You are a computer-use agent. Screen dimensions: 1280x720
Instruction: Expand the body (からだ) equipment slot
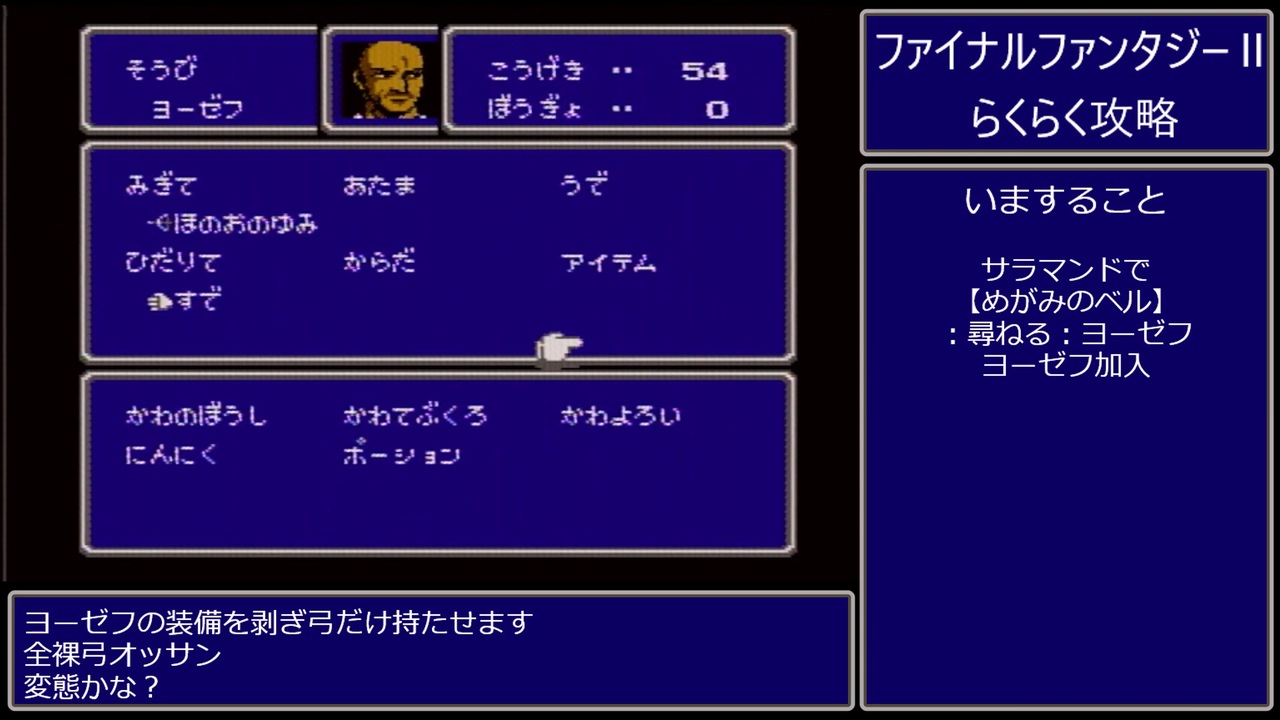click(x=379, y=262)
